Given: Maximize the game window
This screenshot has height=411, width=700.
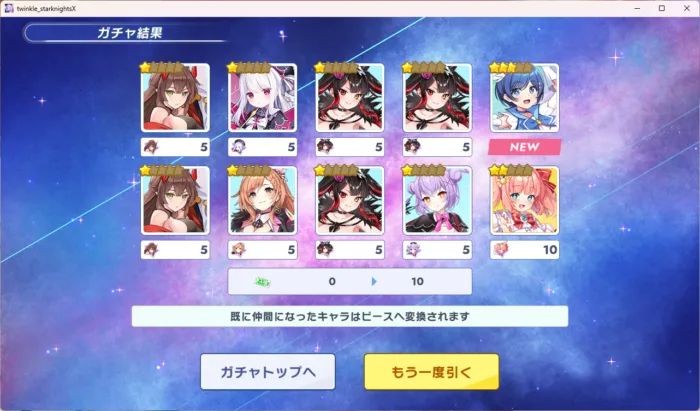Looking at the screenshot, I should click(x=661, y=8).
